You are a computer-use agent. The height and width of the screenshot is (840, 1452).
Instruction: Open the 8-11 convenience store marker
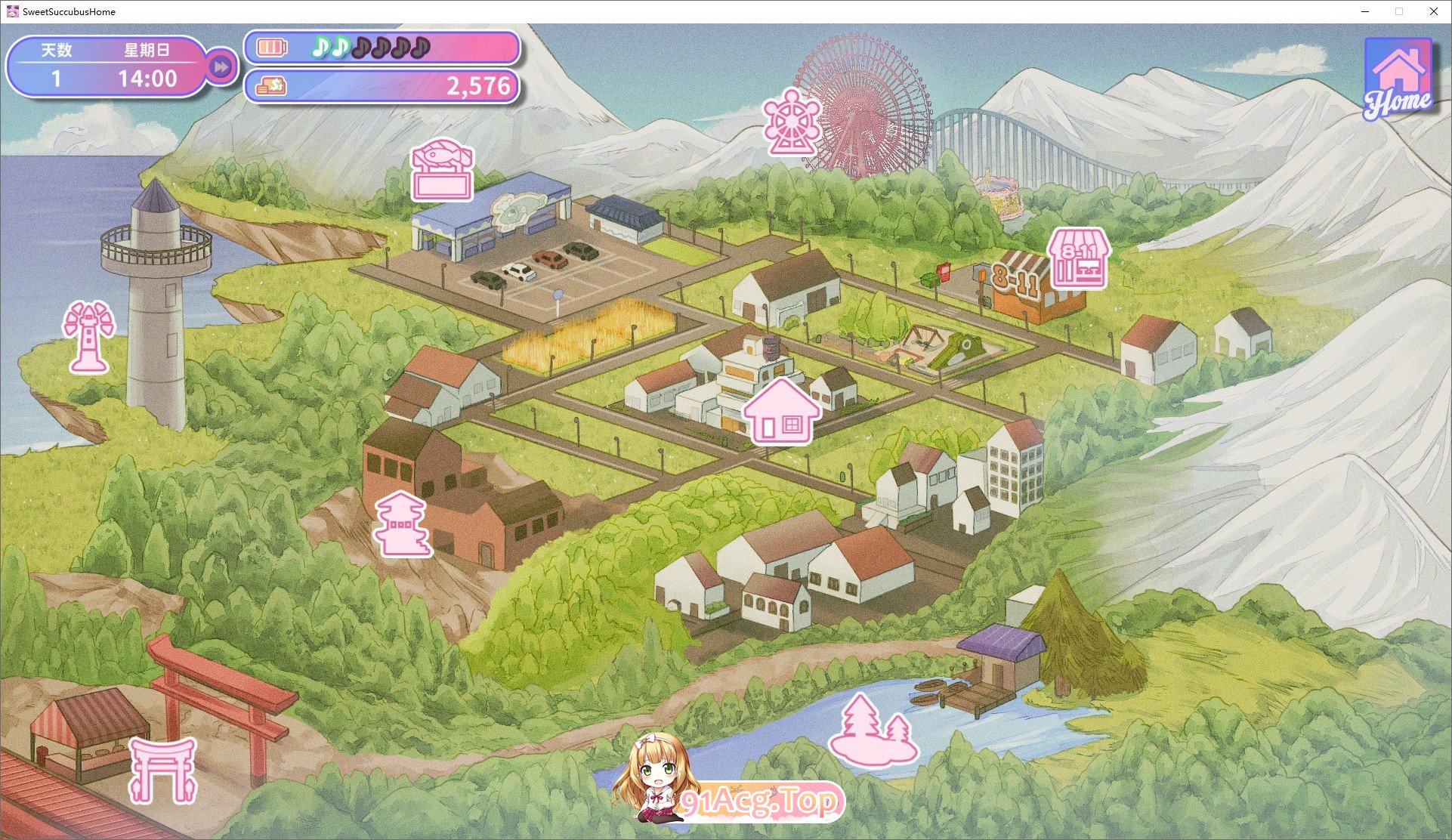click(1079, 259)
